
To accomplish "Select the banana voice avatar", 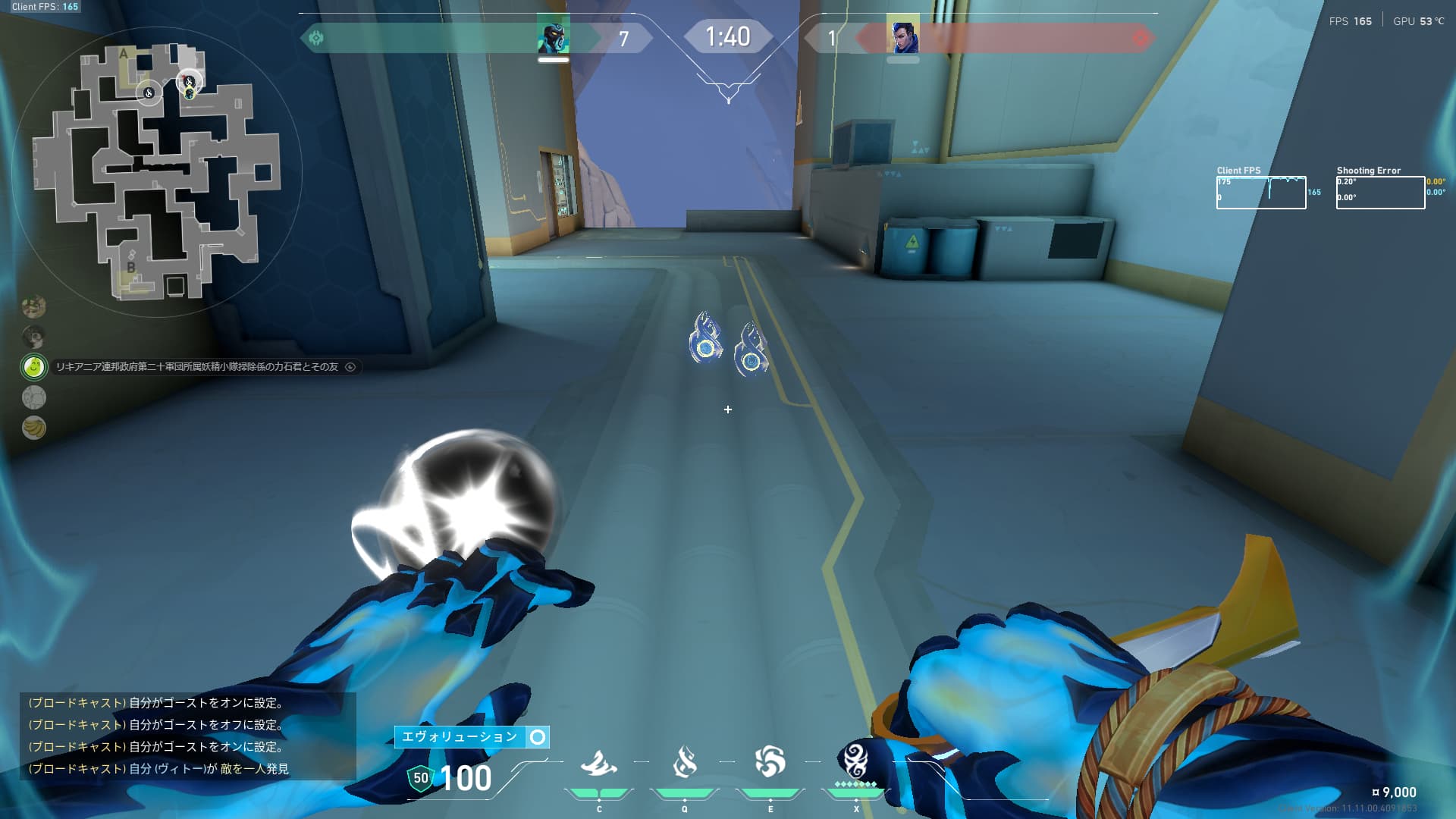I will pos(33,428).
